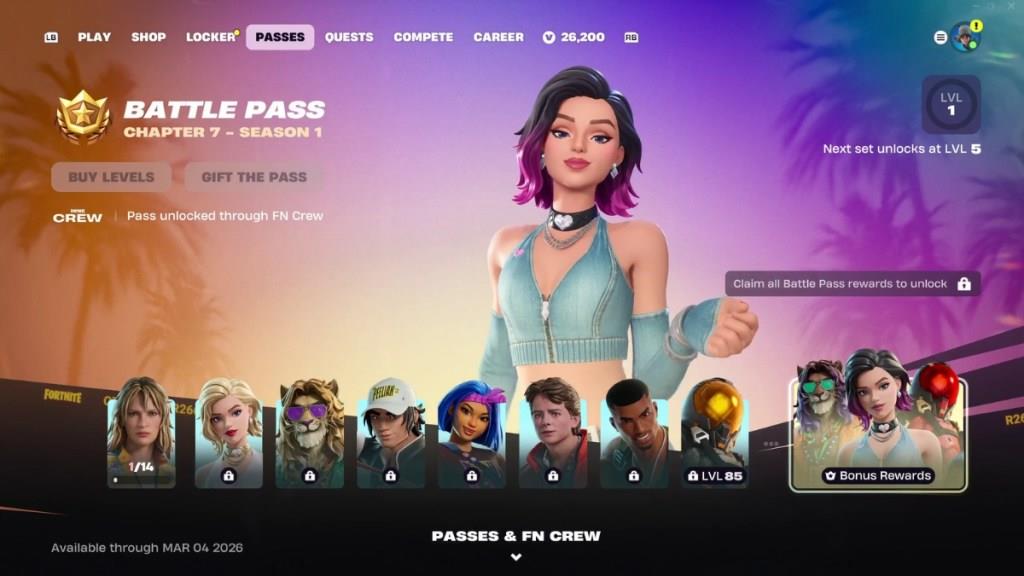Select the blue-haired character tile
This screenshot has width=1024, height=576.
(x=471, y=432)
